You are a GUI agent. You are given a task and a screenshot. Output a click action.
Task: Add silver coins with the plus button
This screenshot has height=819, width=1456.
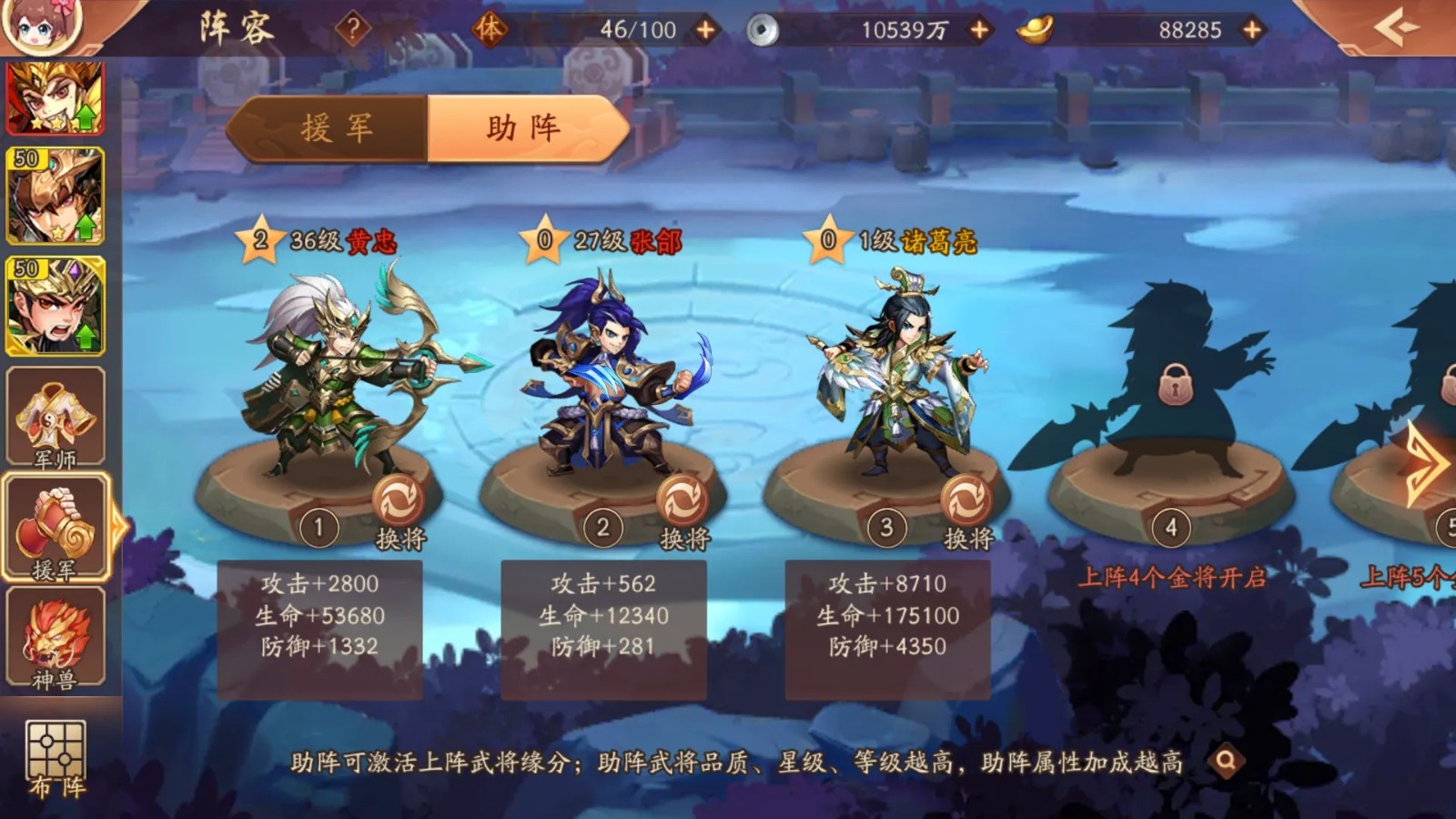click(979, 30)
